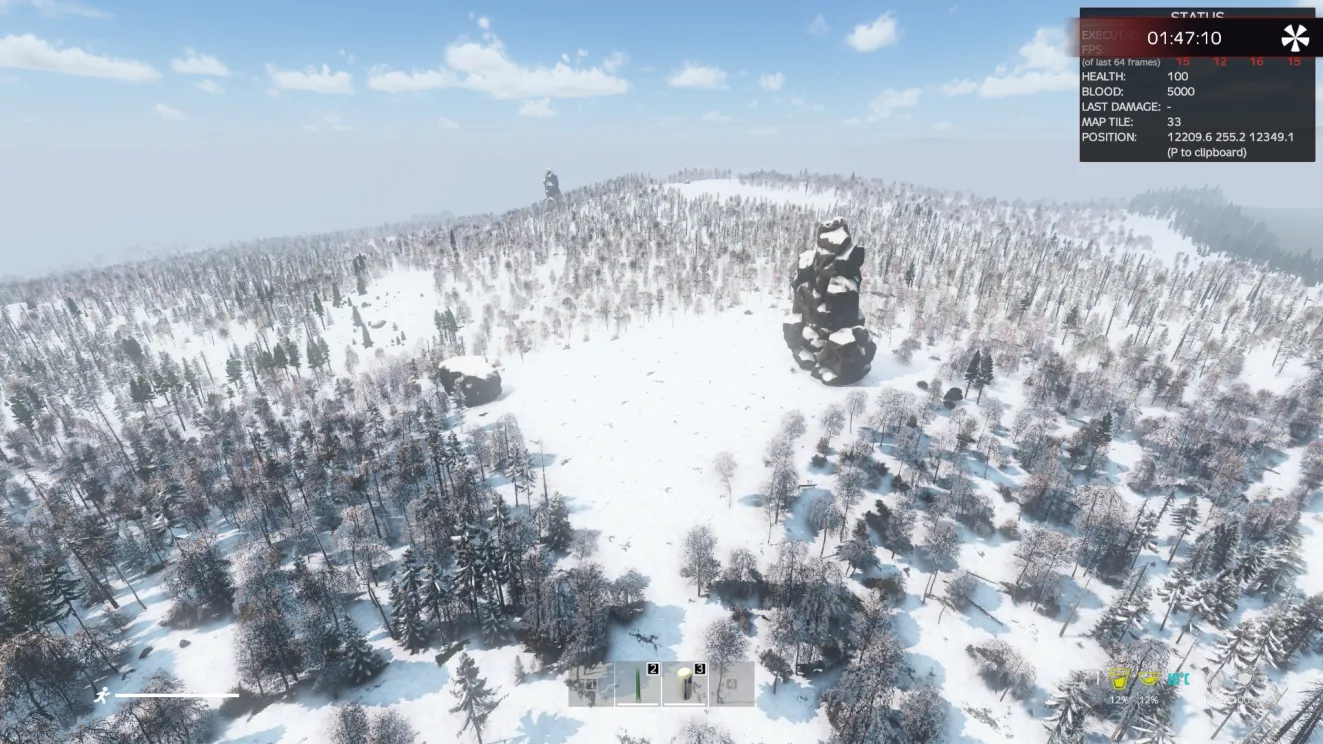Expand the POSITION row for details
This screenshot has width=1323, height=744.
tap(1107, 136)
